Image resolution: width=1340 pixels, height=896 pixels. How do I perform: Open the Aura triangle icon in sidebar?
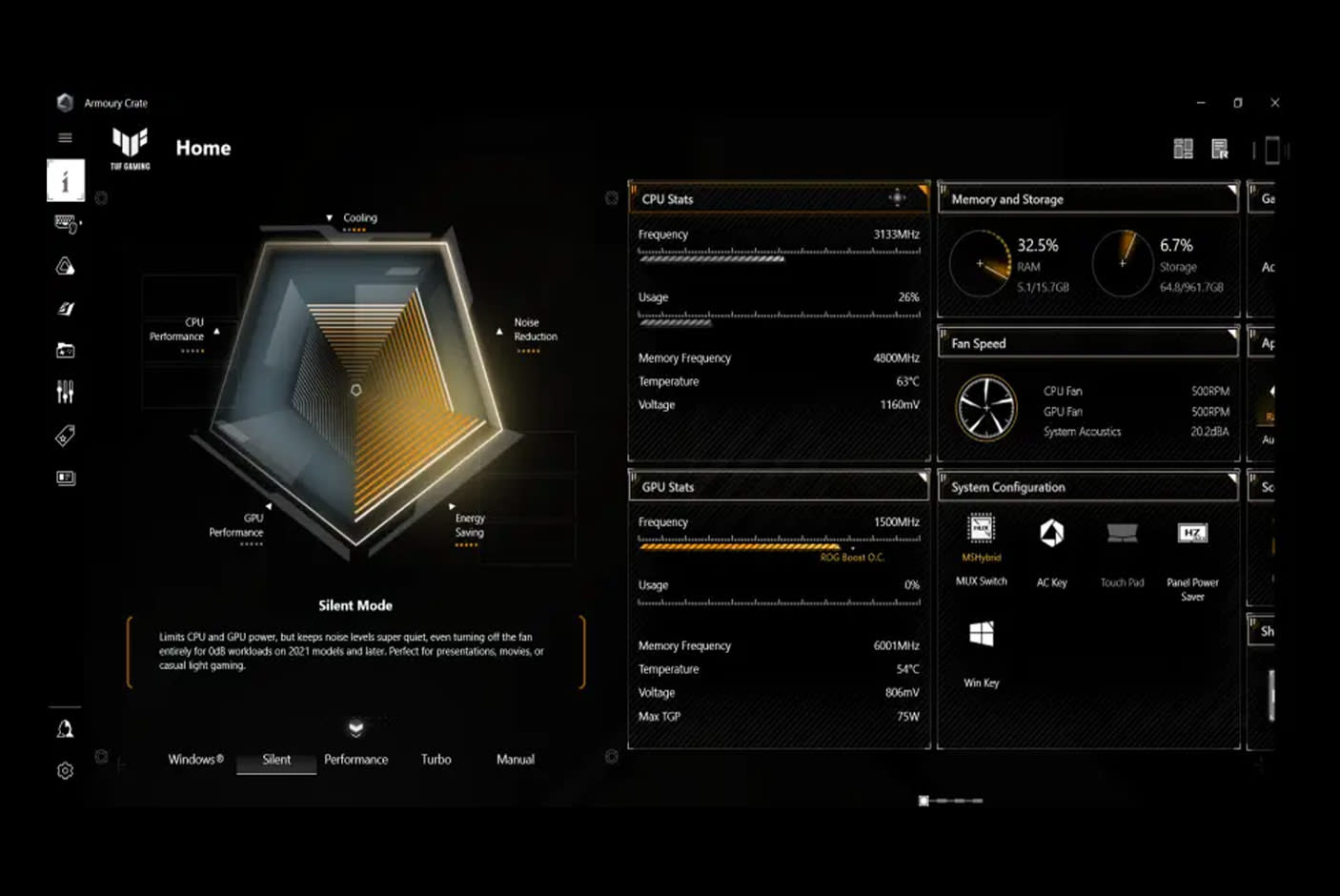tap(65, 266)
